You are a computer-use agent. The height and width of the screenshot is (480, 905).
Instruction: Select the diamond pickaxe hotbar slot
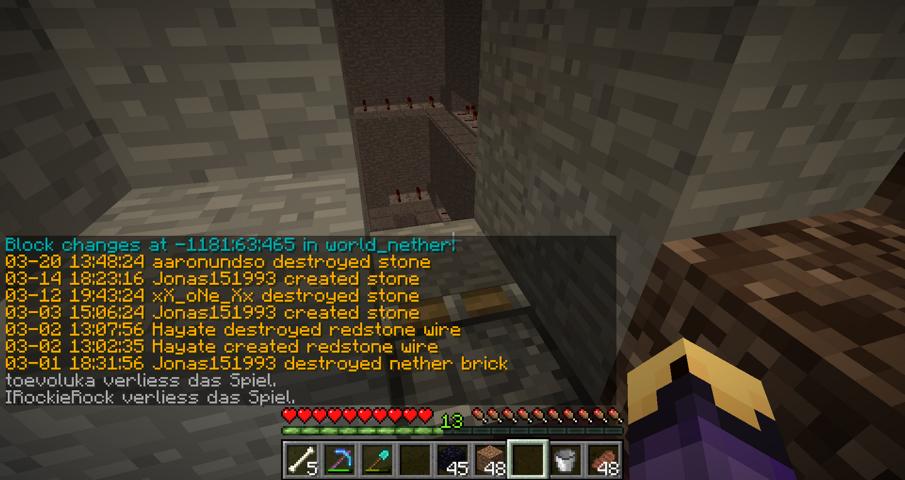[339, 460]
